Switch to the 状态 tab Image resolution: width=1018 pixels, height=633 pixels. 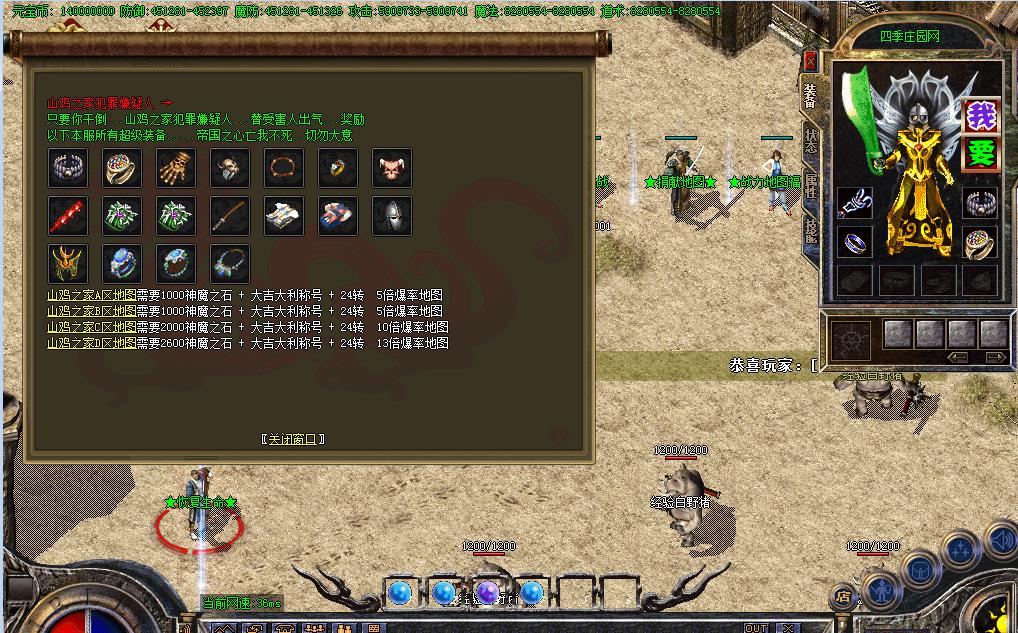click(x=811, y=140)
